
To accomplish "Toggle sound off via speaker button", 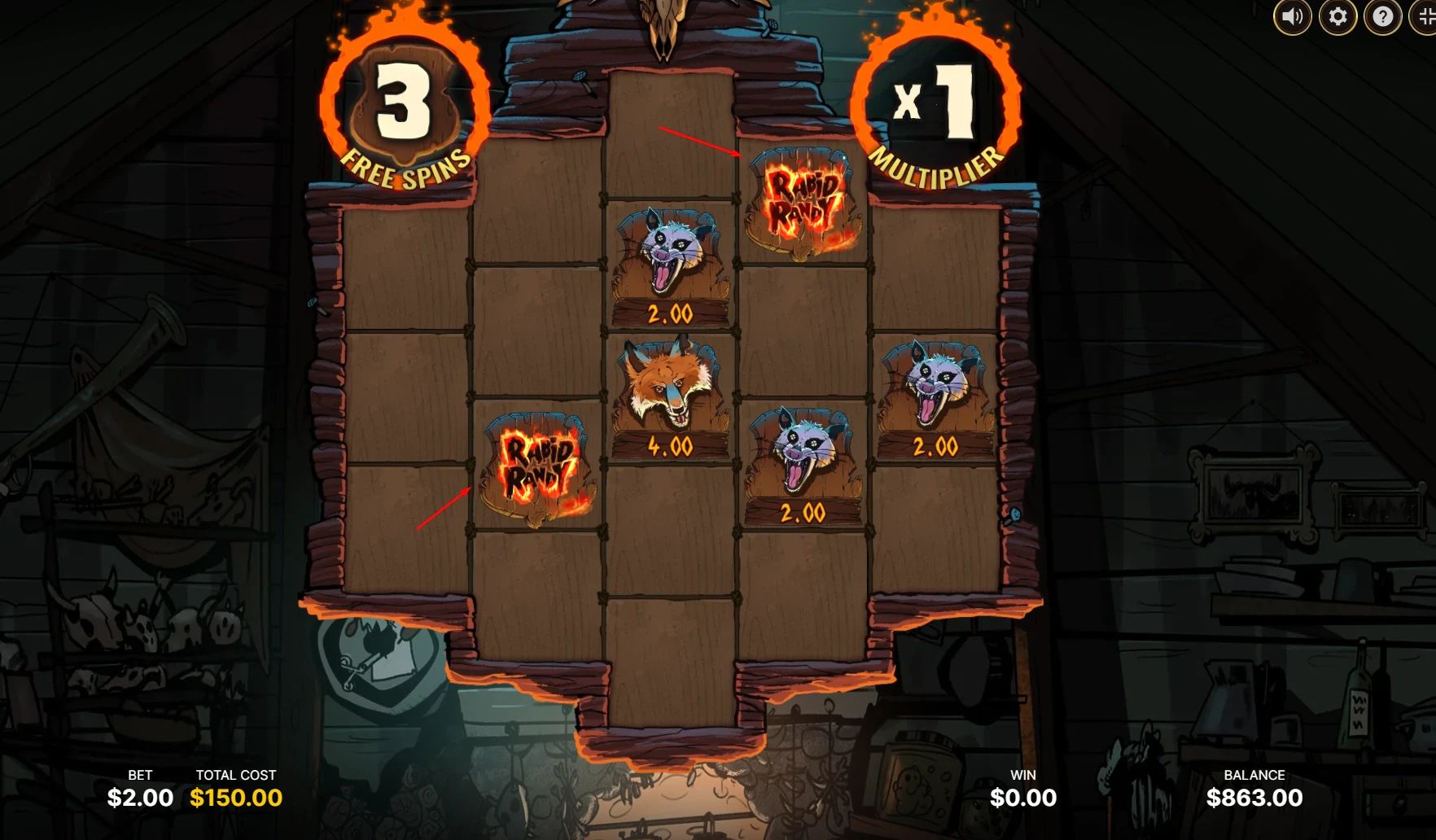I will 1294,15.
